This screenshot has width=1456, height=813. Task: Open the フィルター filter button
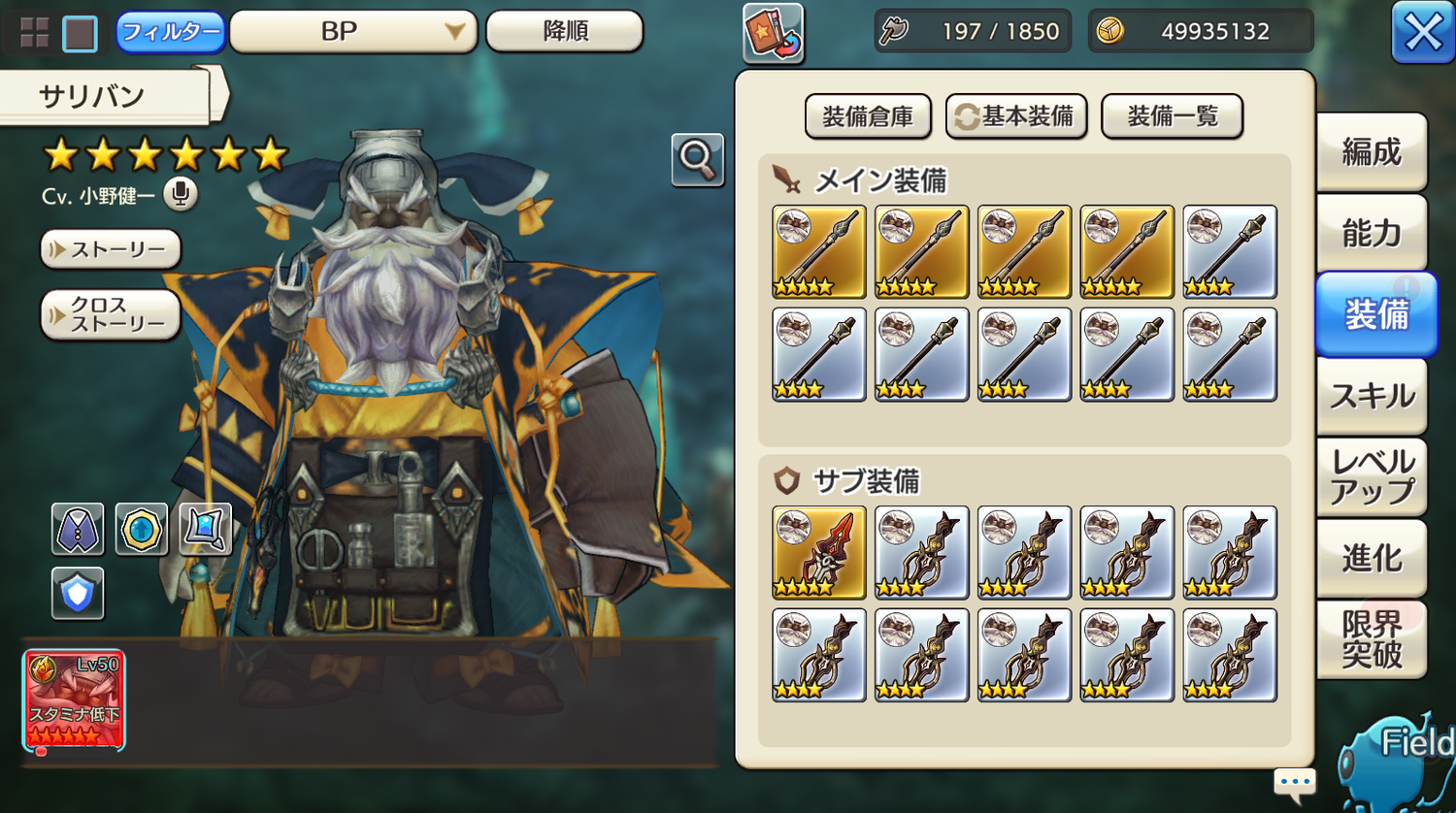170,32
